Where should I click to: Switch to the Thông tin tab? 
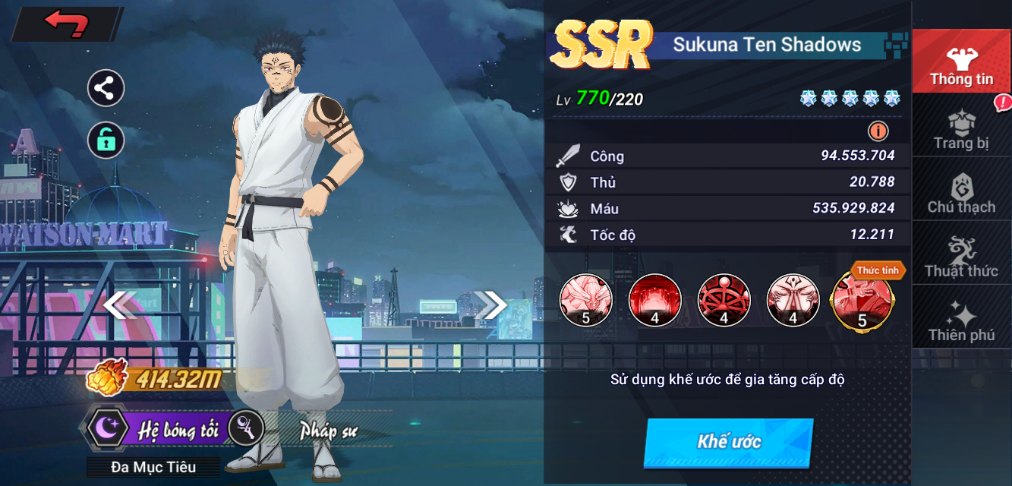click(961, 62)
